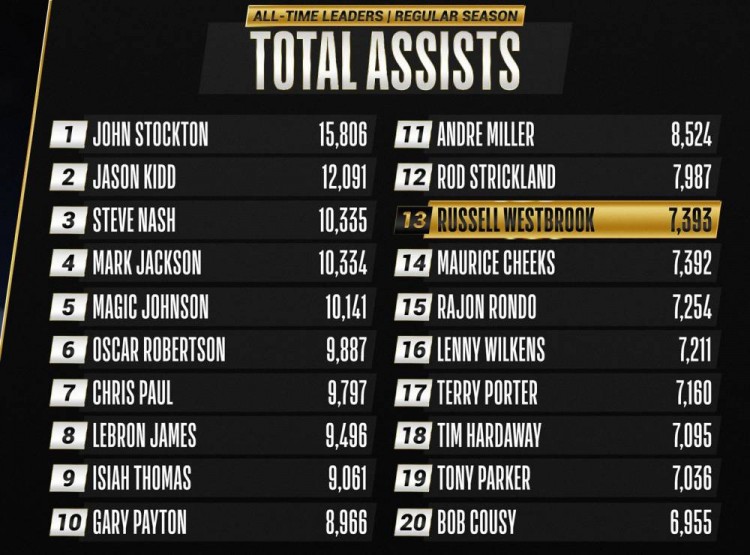Screen dimensions: 750x555
Task: Select the Gary Payton row
Action: coord(210,521)
